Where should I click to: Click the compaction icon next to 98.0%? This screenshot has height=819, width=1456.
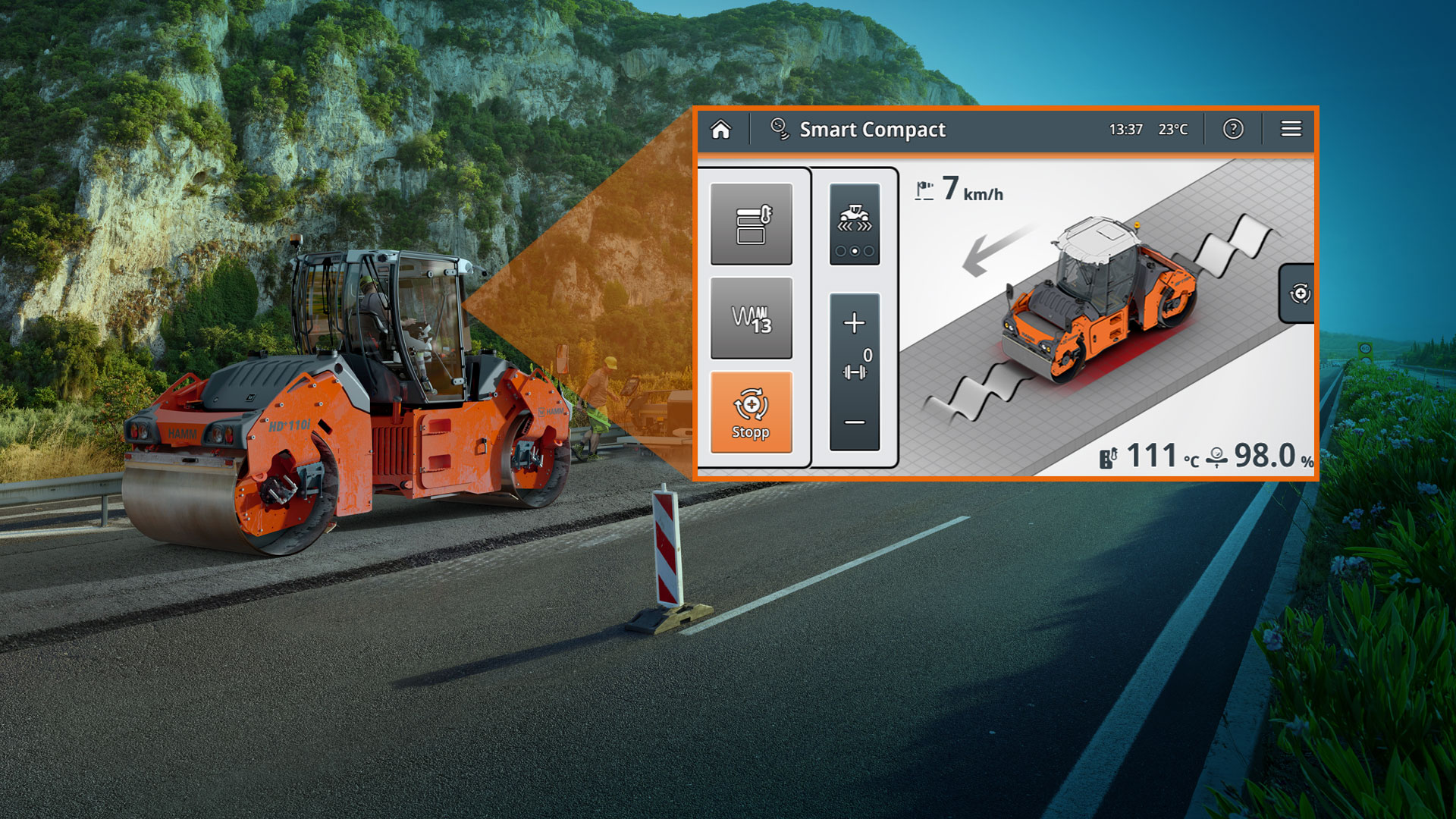1217,459
